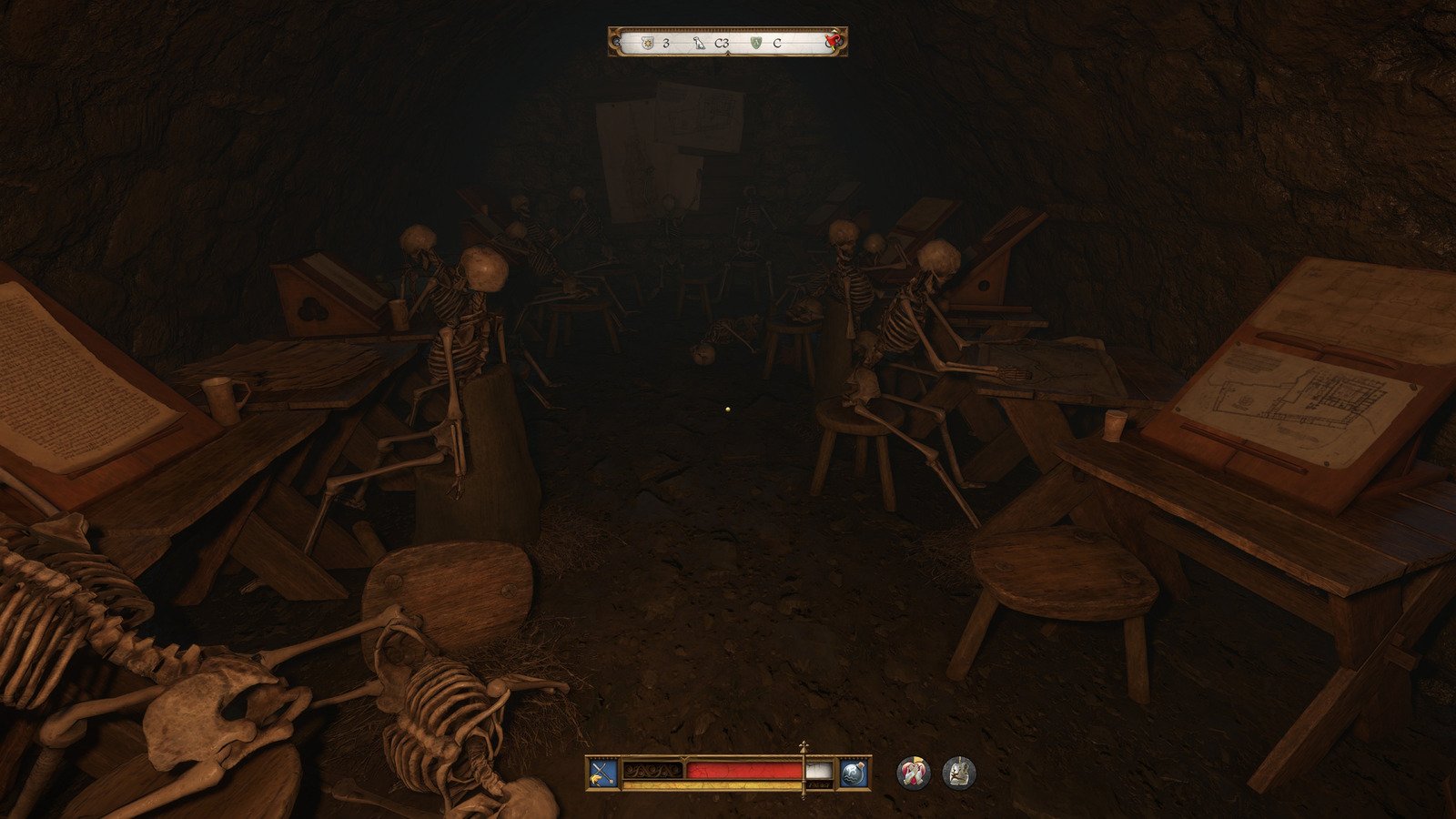
Task: Select the green shield compass marker
Action: [x=756, y=43]
